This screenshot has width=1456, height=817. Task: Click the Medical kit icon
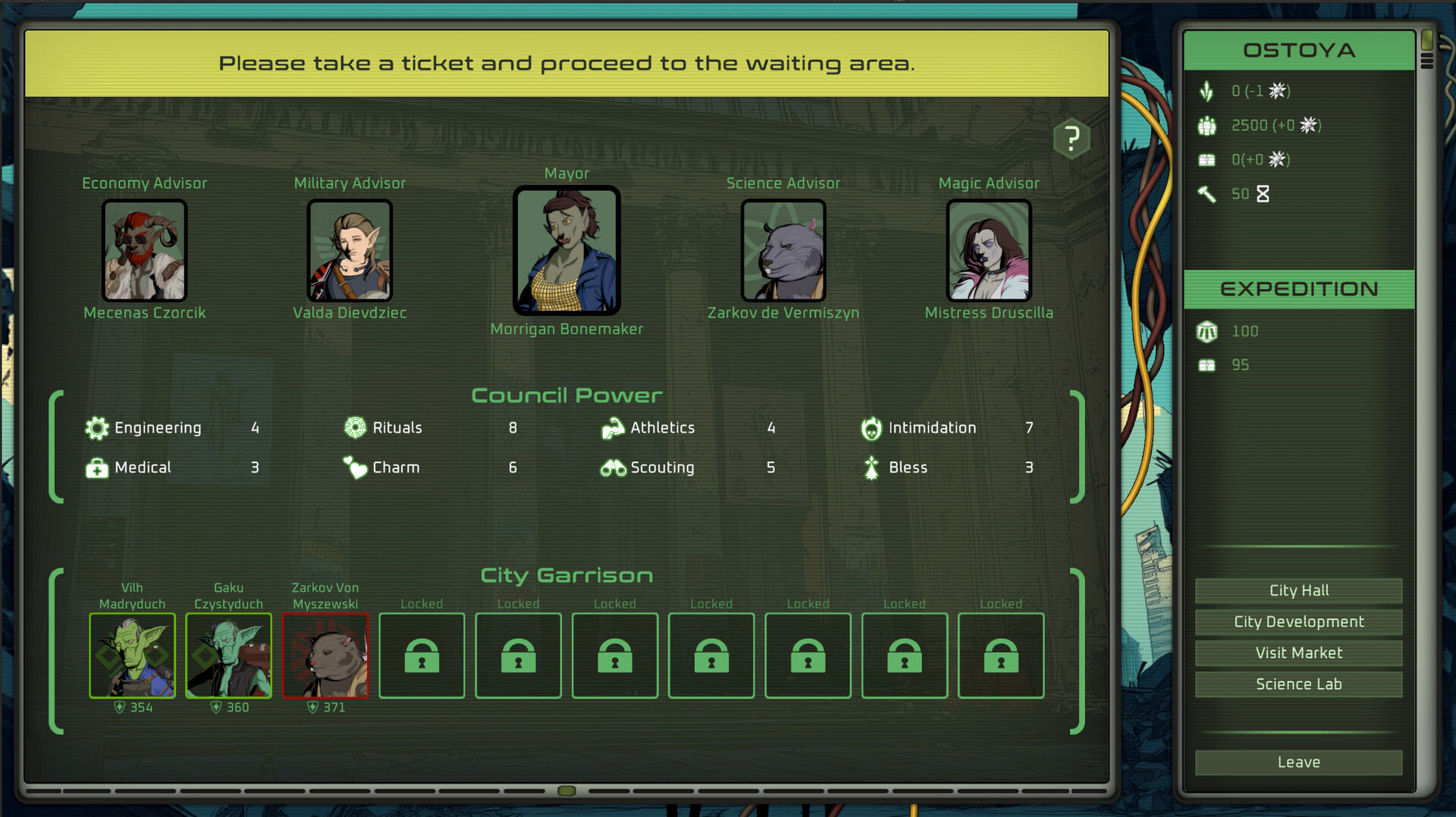[96, 468]
